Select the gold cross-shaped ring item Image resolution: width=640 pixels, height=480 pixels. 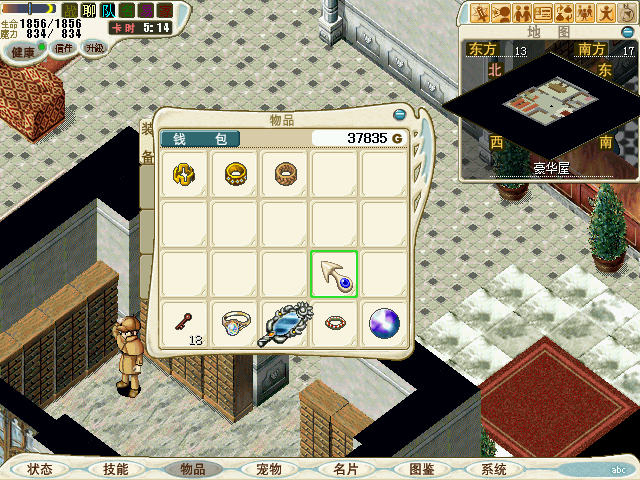tap(185, 174)
